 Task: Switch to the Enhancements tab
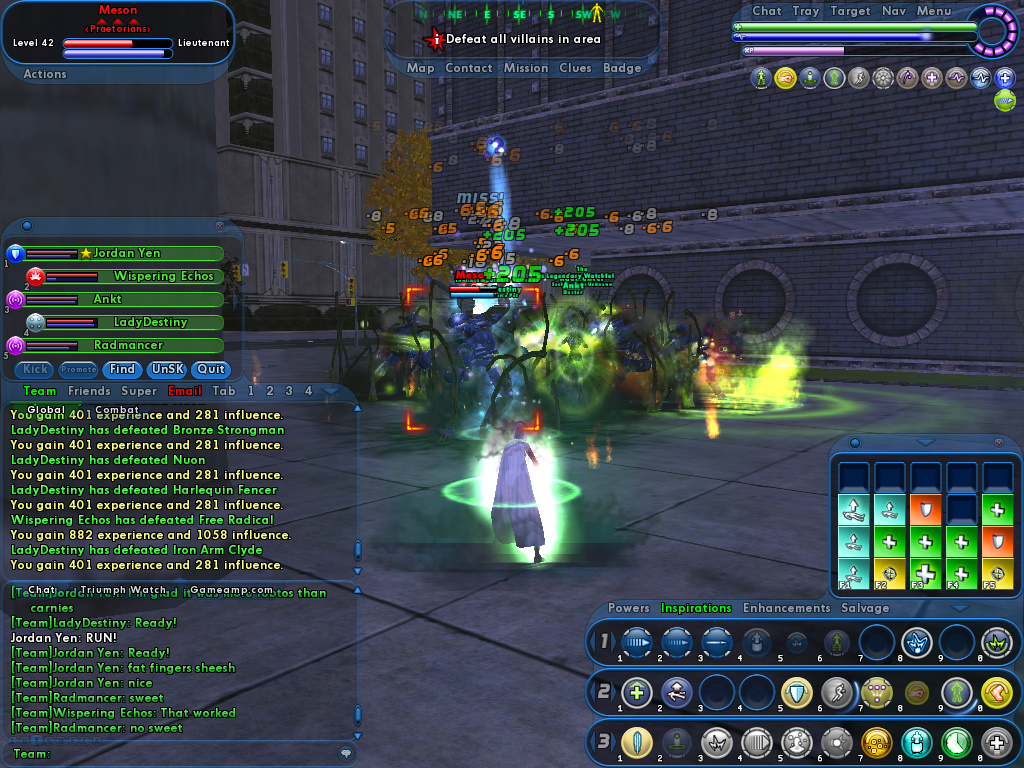[x=786, y=608]
